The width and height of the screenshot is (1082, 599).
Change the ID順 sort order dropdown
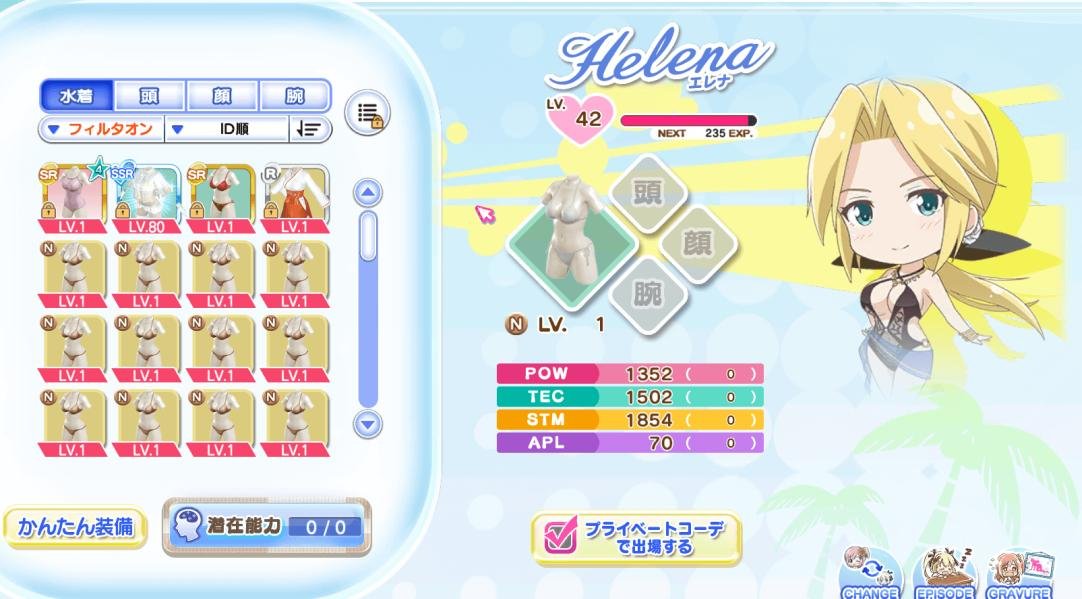click(x=227, y=129)
